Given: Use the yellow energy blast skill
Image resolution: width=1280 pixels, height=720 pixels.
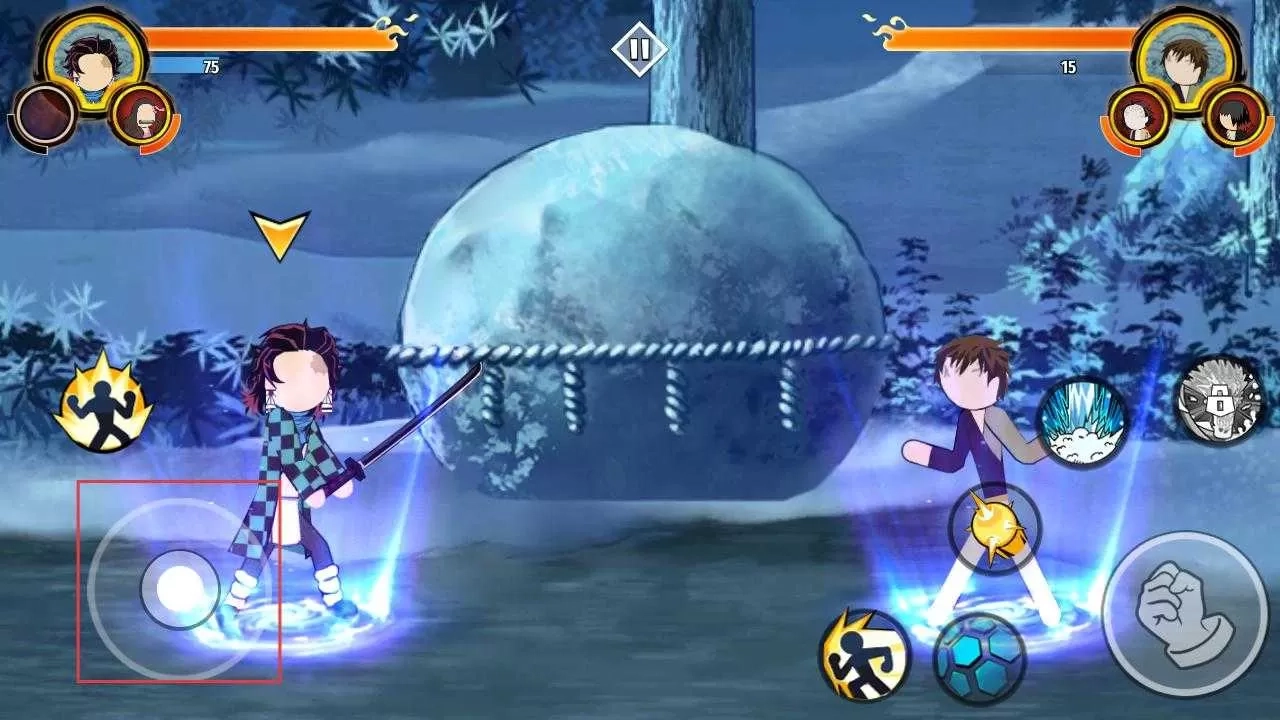Looking at the screenshot, I should click(994, 530).
